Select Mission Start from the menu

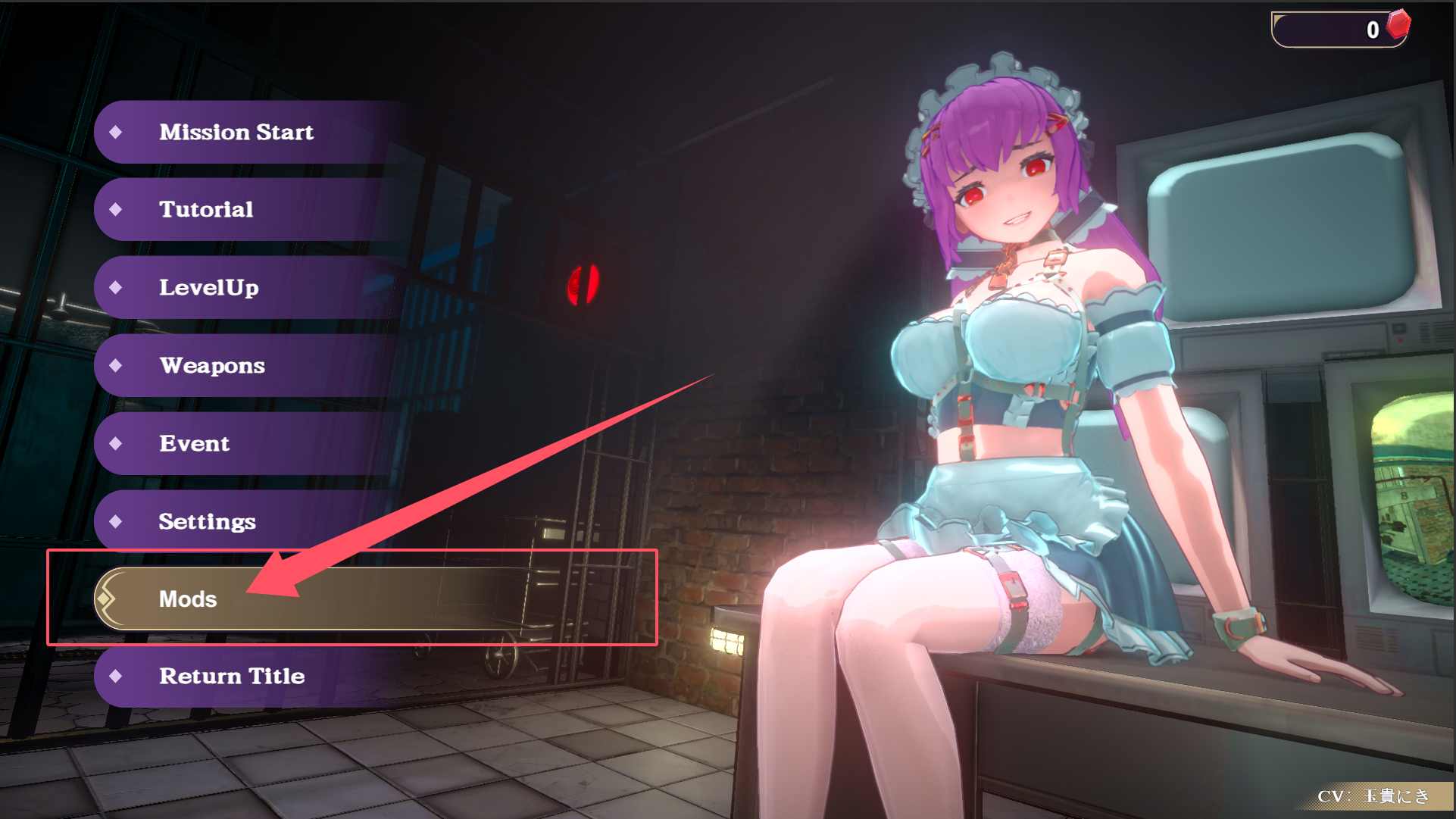[x=235, y=133]
